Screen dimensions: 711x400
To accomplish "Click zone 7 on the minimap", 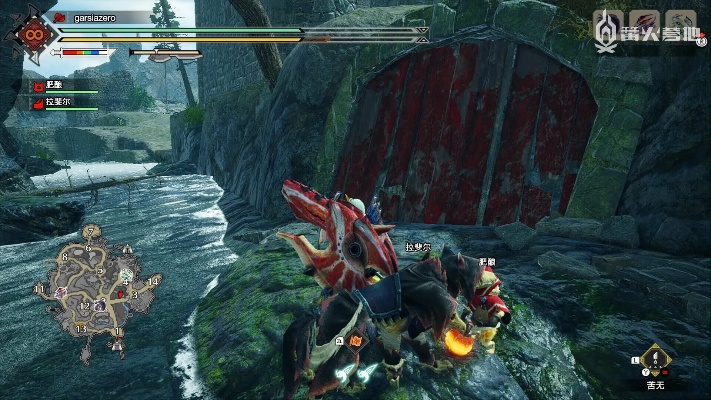I will 89,230.
